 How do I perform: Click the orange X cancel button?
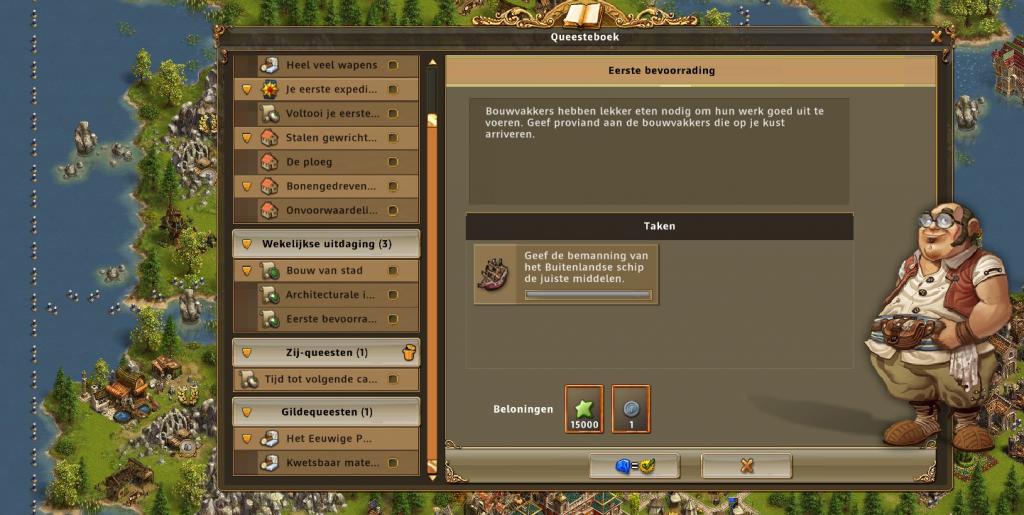click(x=746, y=466)
